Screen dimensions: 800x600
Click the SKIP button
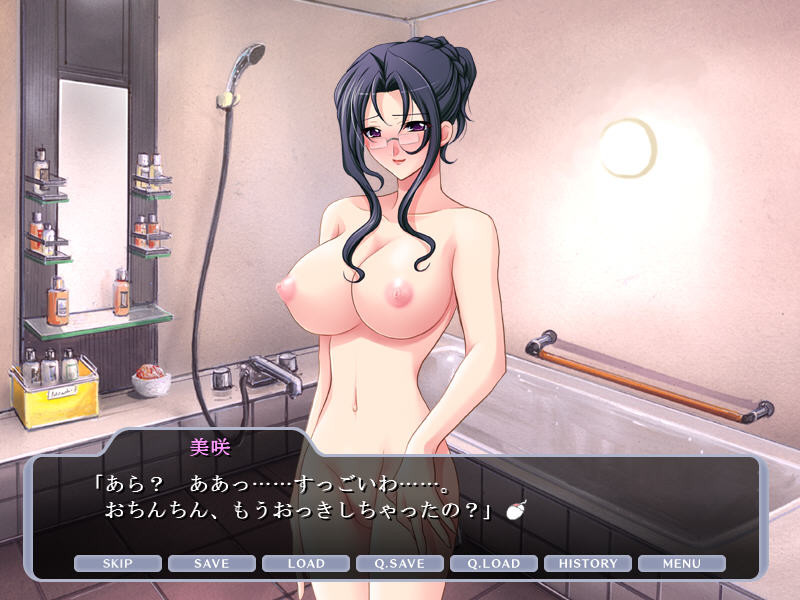tap(117, 564)
